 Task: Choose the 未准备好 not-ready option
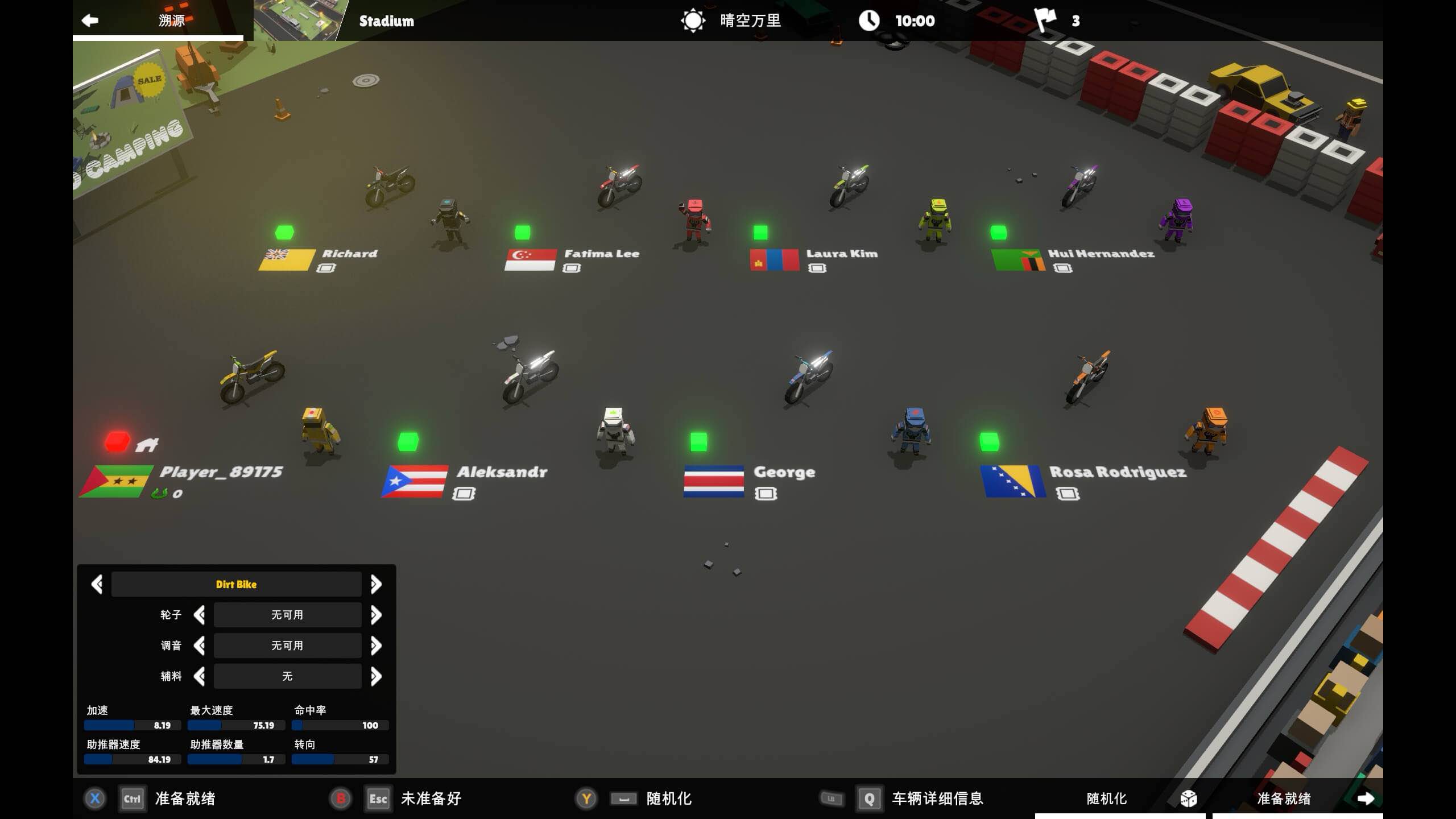431,799
